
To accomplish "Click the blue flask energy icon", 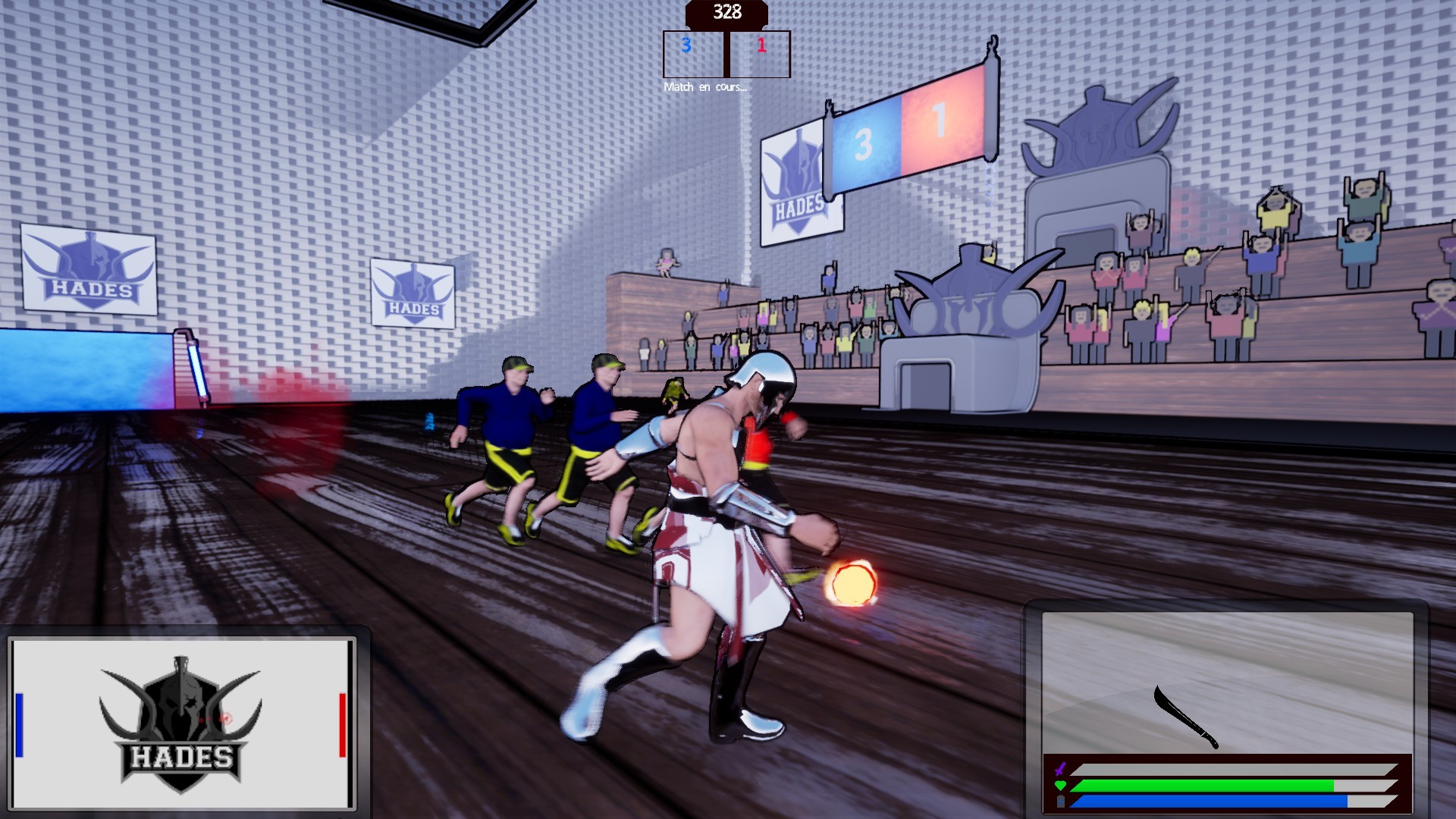I will pyautogui.click(x=1059, y=802).
